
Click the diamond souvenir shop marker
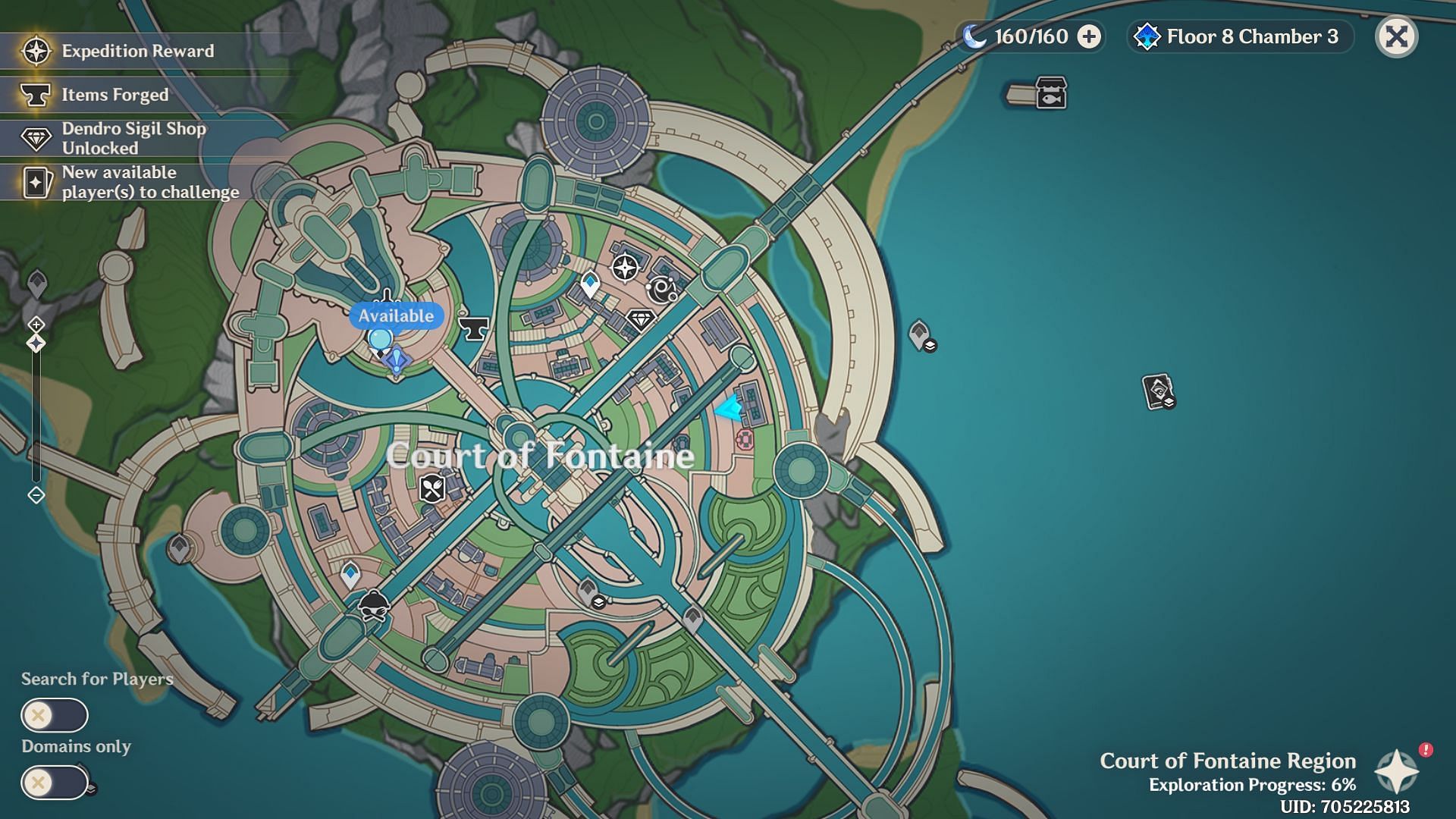pos(641,320)
